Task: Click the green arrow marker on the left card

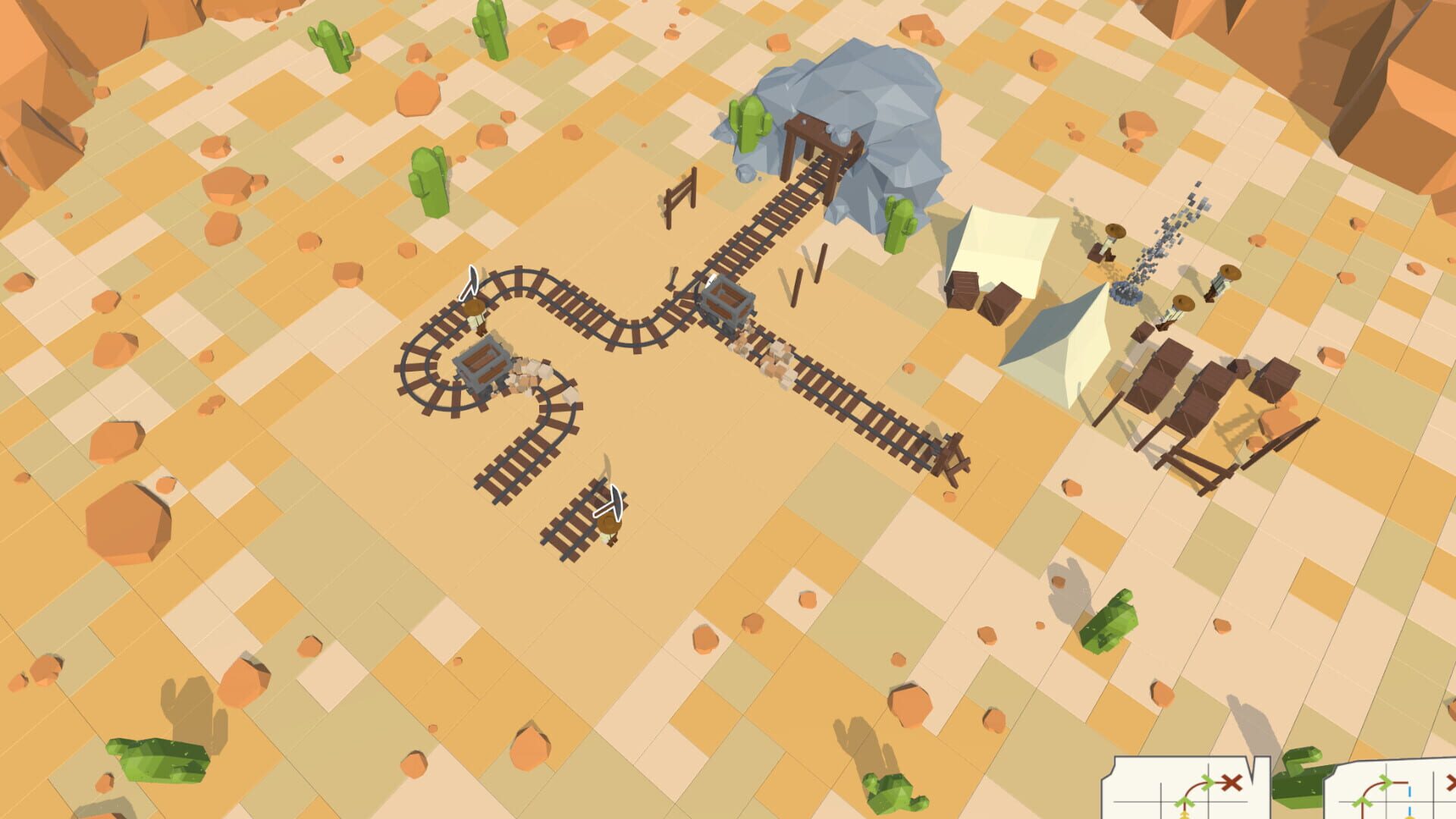Action: click(x=1208, y=781)
